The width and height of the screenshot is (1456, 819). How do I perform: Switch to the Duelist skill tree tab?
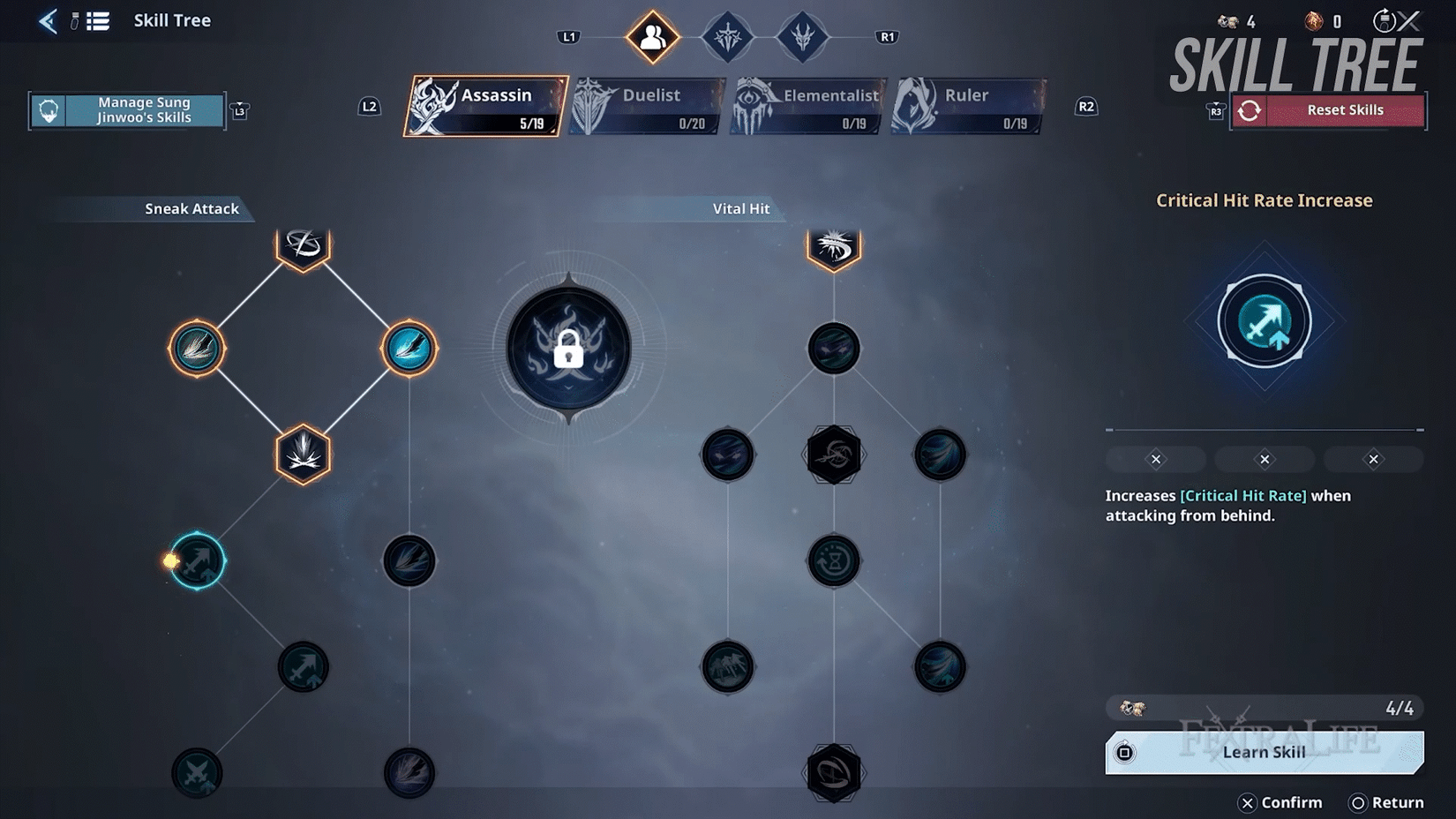click(644, 103)
